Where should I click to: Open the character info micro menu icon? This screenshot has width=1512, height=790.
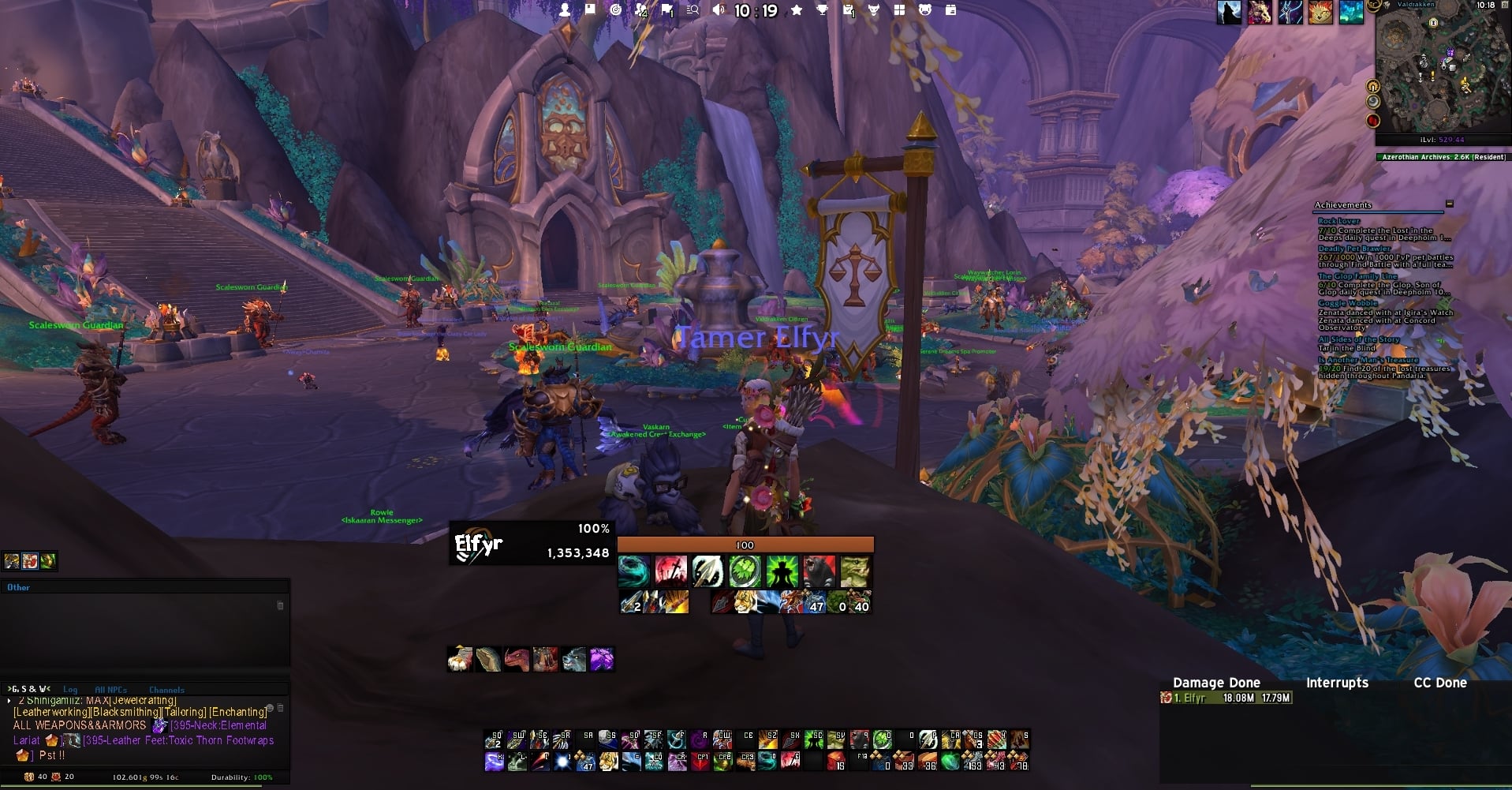point(565,10)
